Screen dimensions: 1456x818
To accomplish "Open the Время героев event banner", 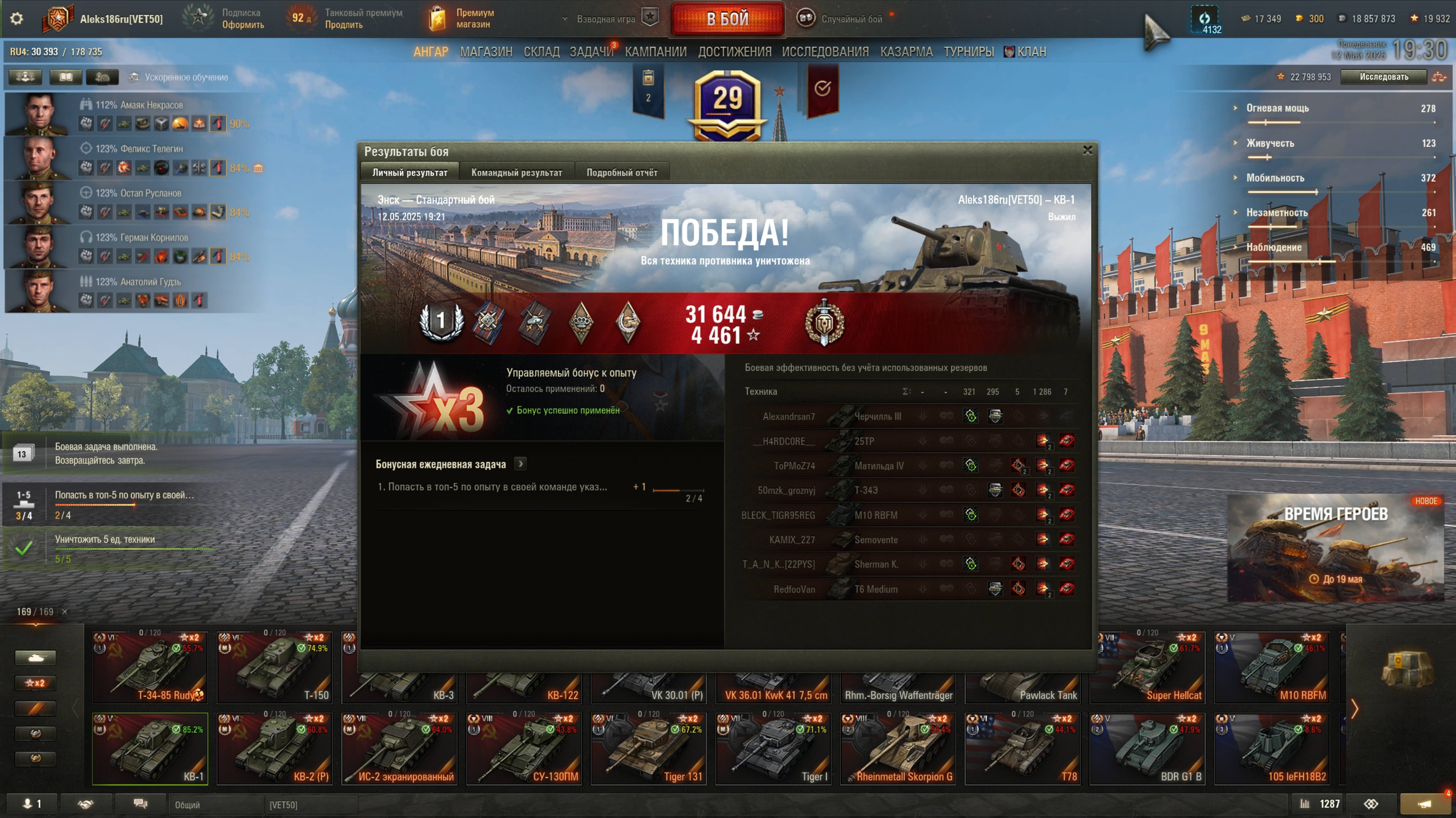I will pyautogui.click(x=1336, y=547).
